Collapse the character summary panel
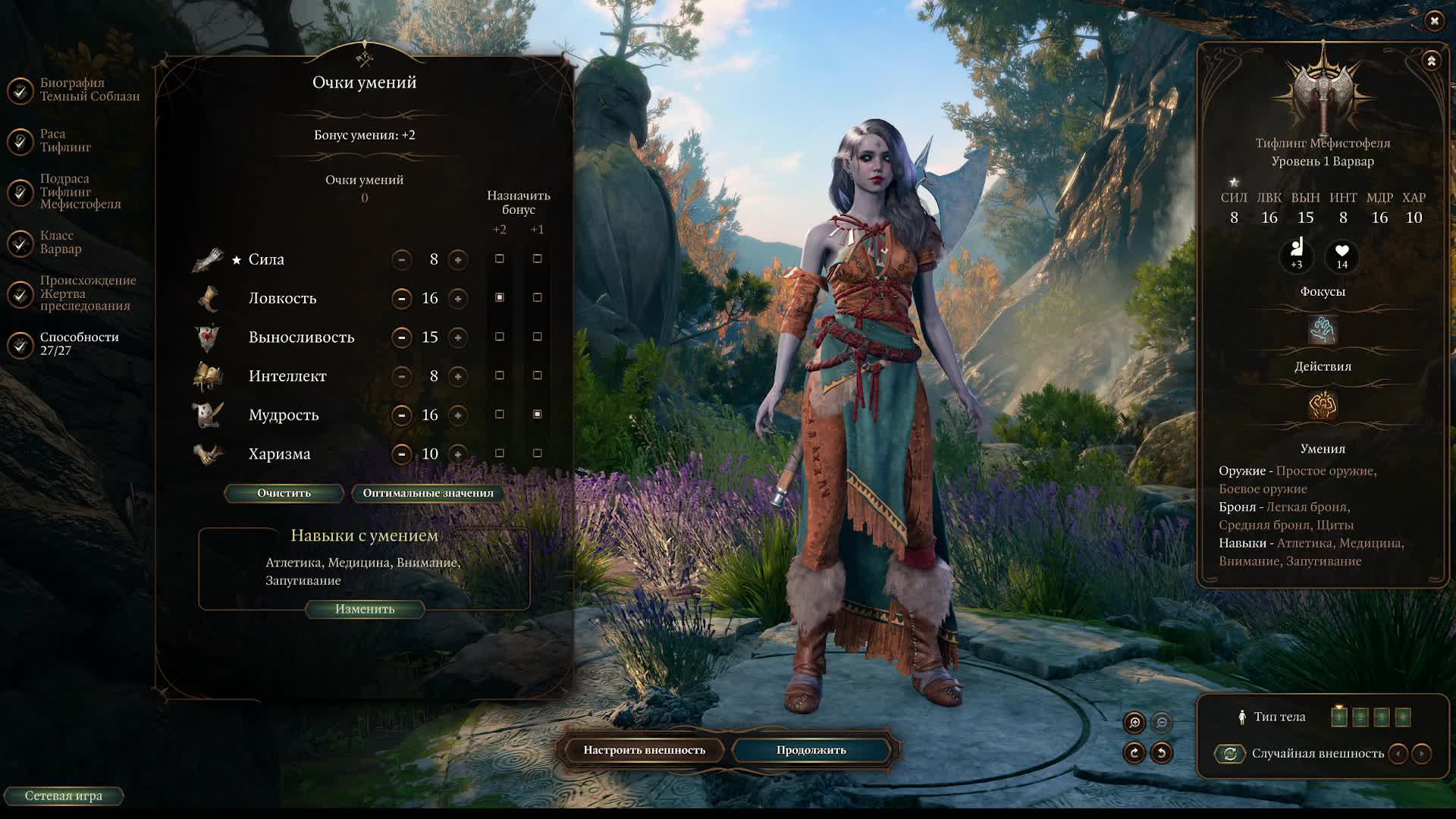This screenshot has width=1456, height=819. (x=1431, y=61)
